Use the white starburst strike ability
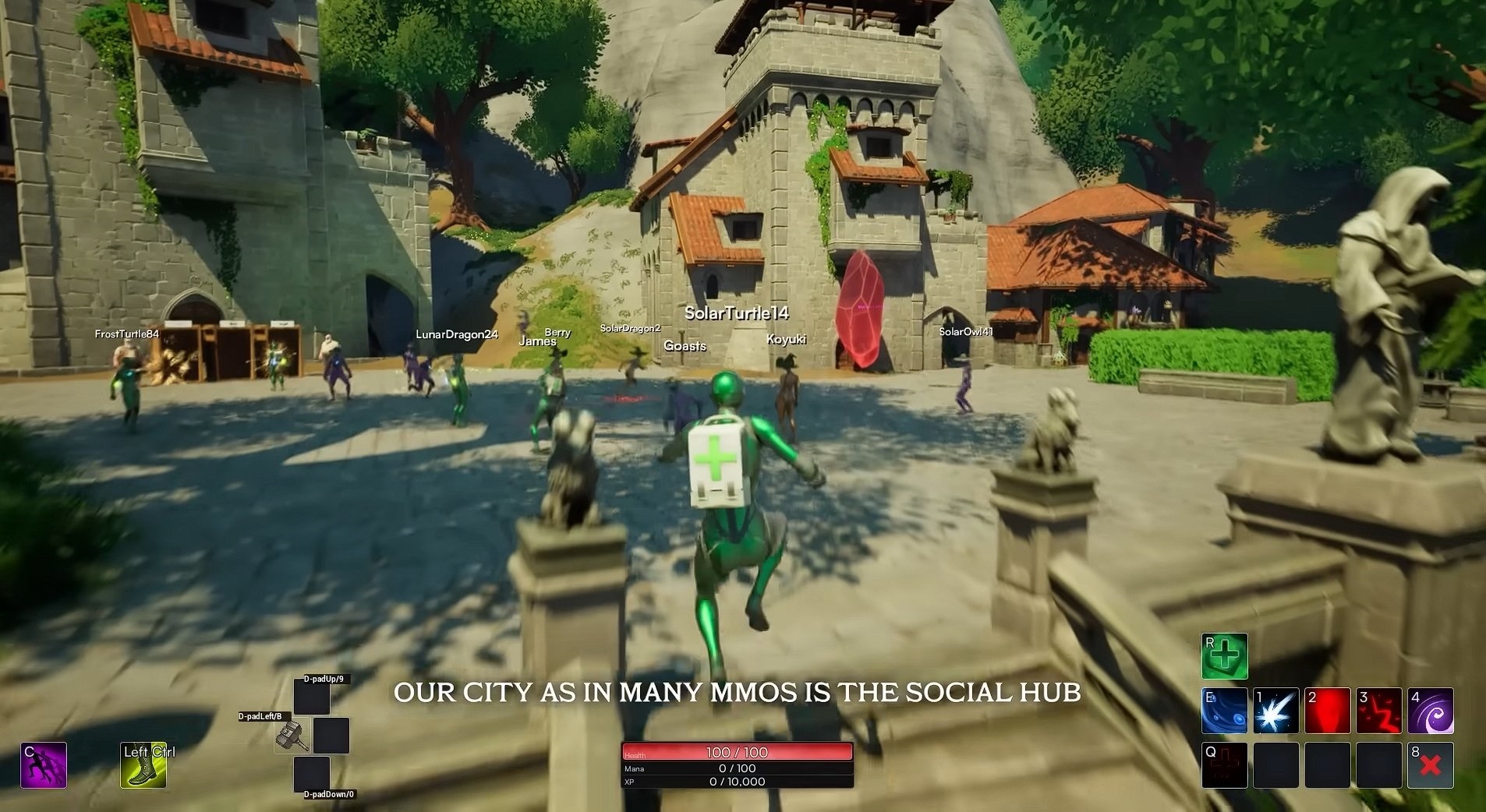This screenshot has height=812, width=1486. (1276, 711)
